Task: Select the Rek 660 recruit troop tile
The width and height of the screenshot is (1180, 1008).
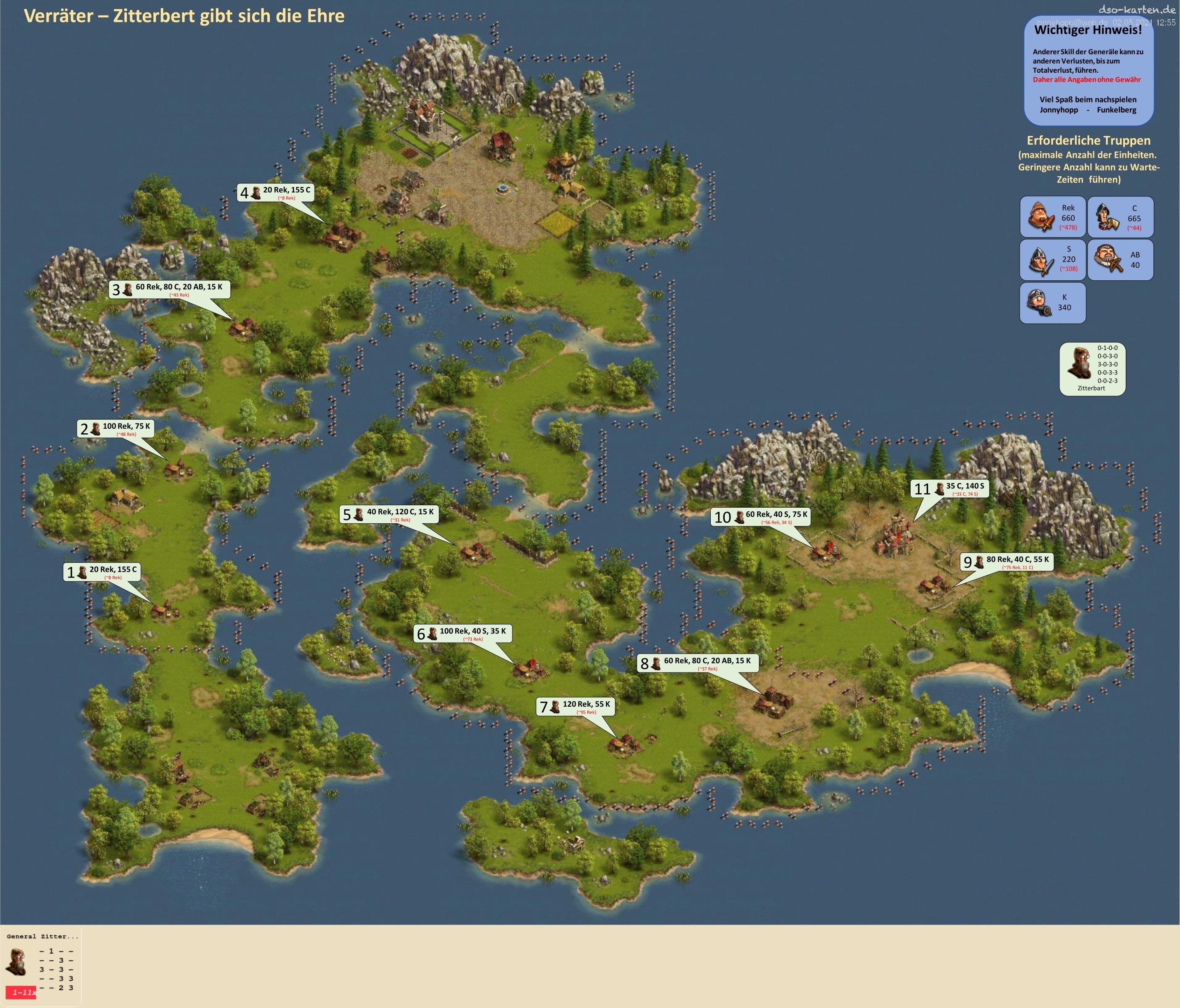Action: (1052, 217)
